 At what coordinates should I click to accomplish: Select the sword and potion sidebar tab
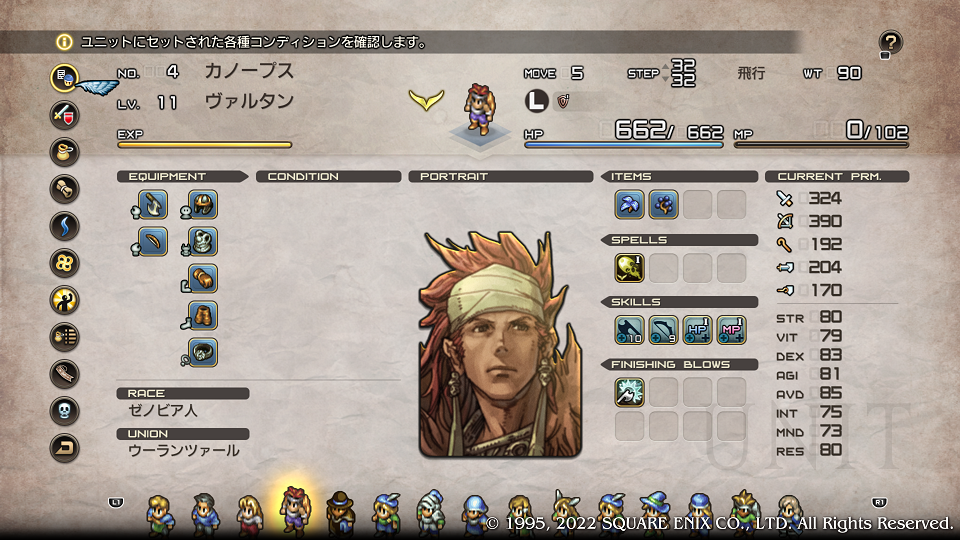tap(65, 113)
